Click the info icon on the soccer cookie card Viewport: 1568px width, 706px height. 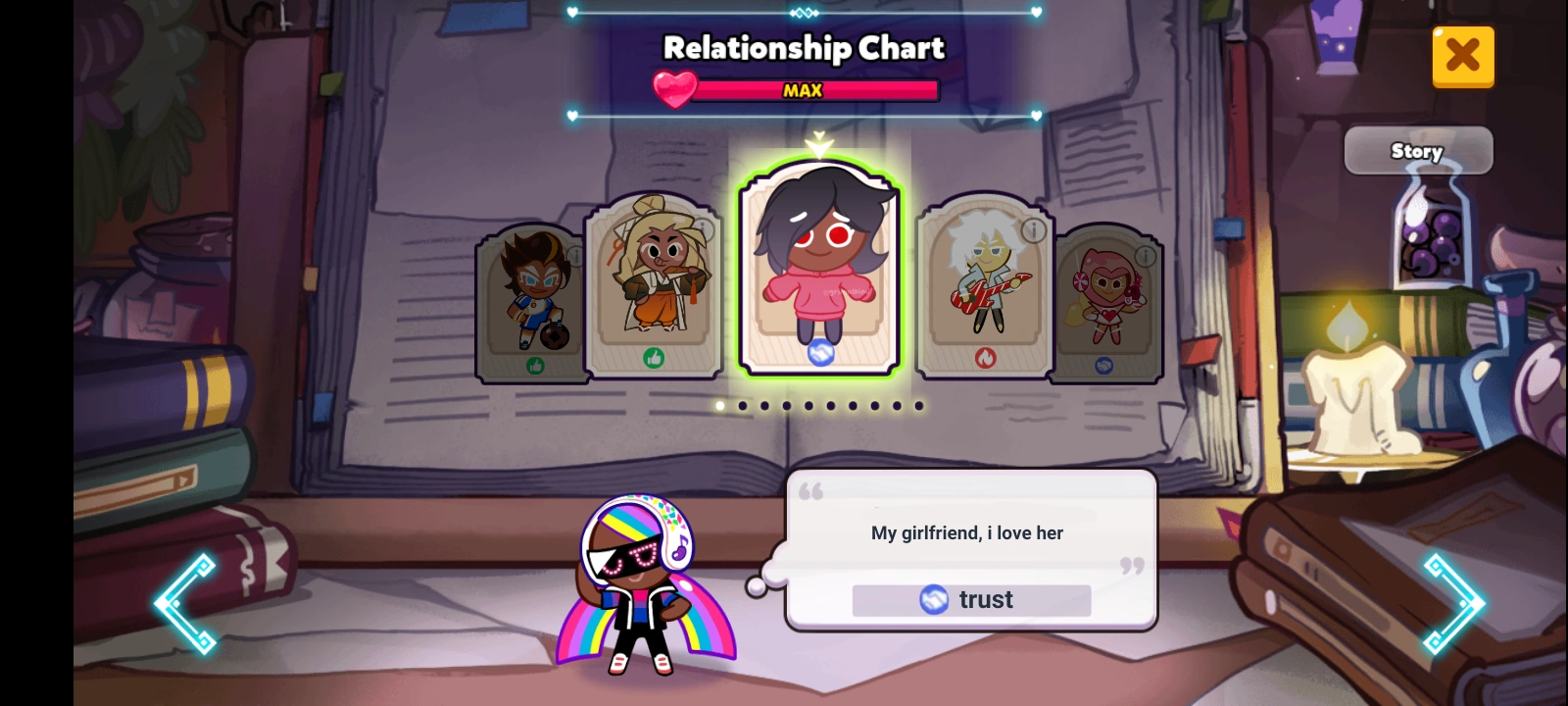pyautogui.click(x=576, y=256)
